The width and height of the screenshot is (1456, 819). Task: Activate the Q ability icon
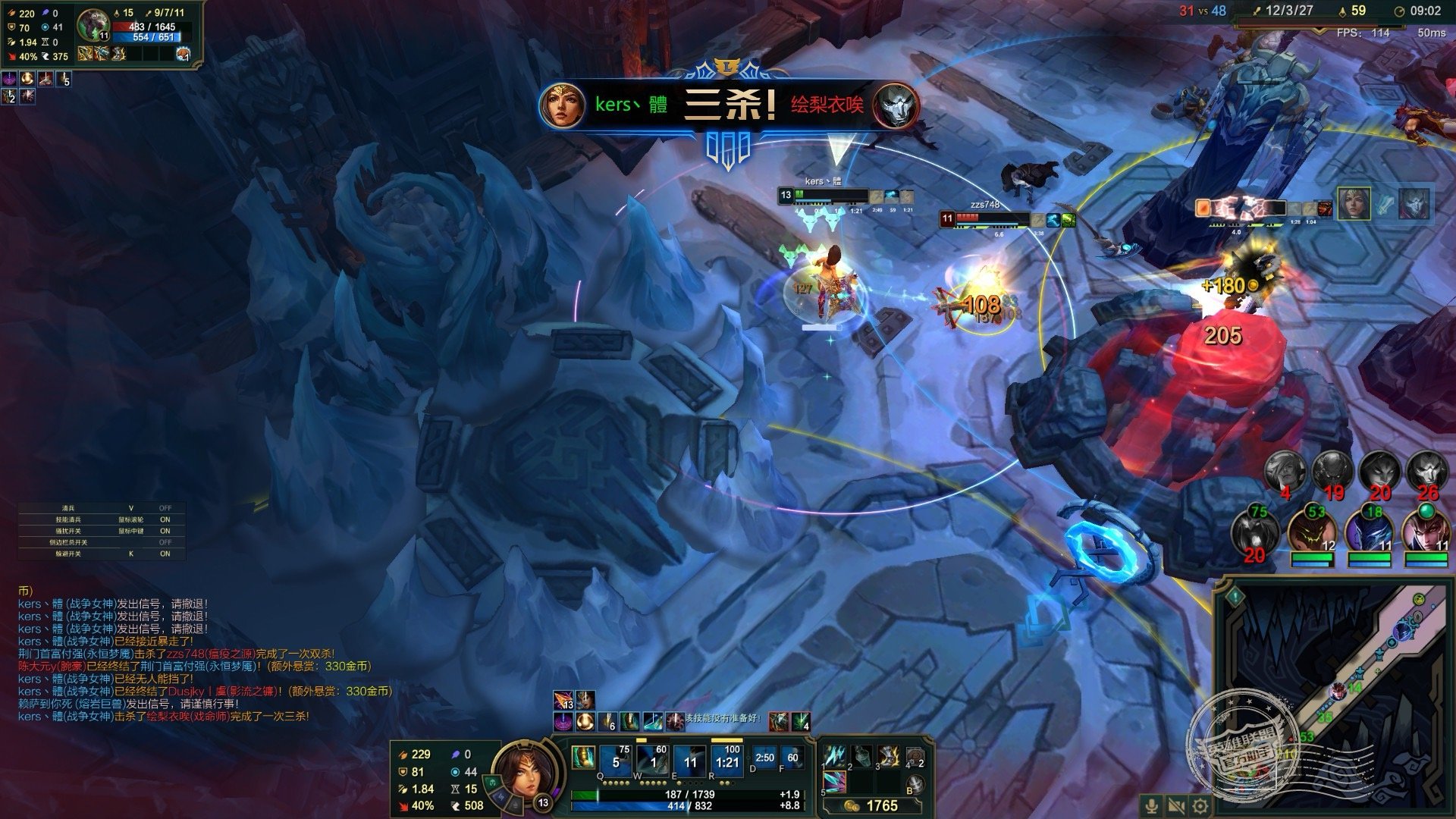pos(615,759)
